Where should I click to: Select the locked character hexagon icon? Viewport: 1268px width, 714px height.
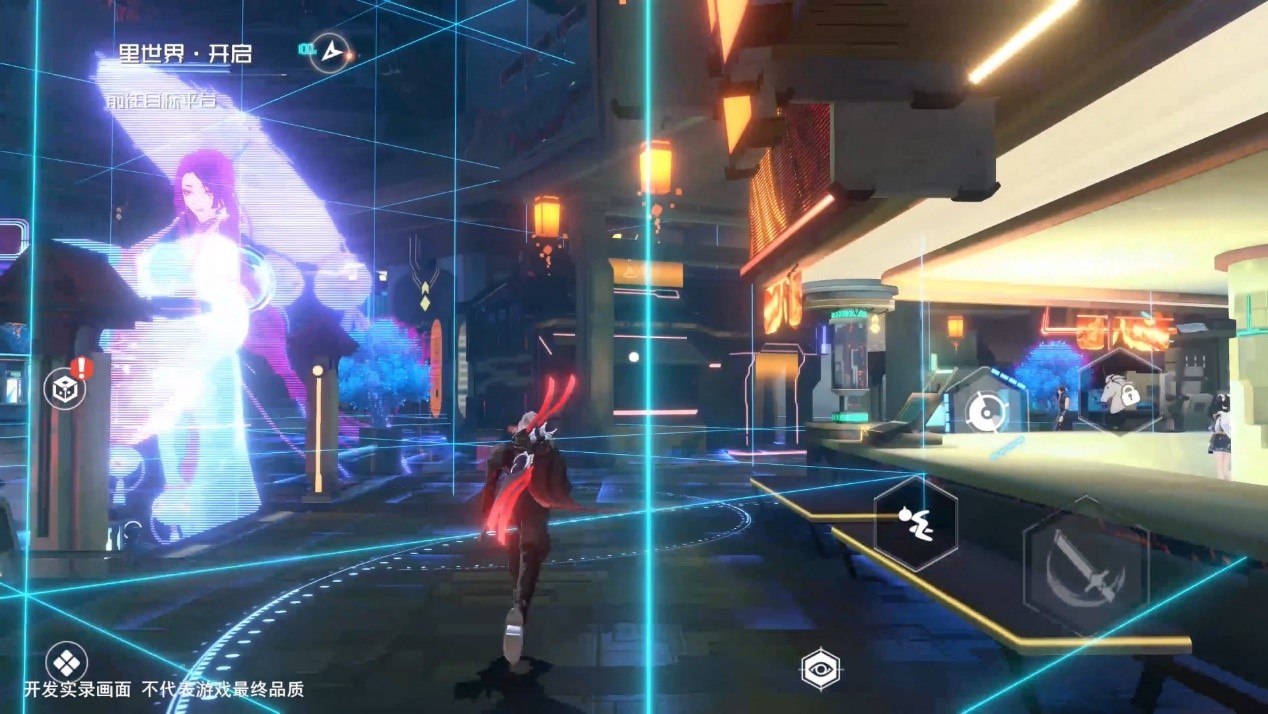click(1120, 392)
